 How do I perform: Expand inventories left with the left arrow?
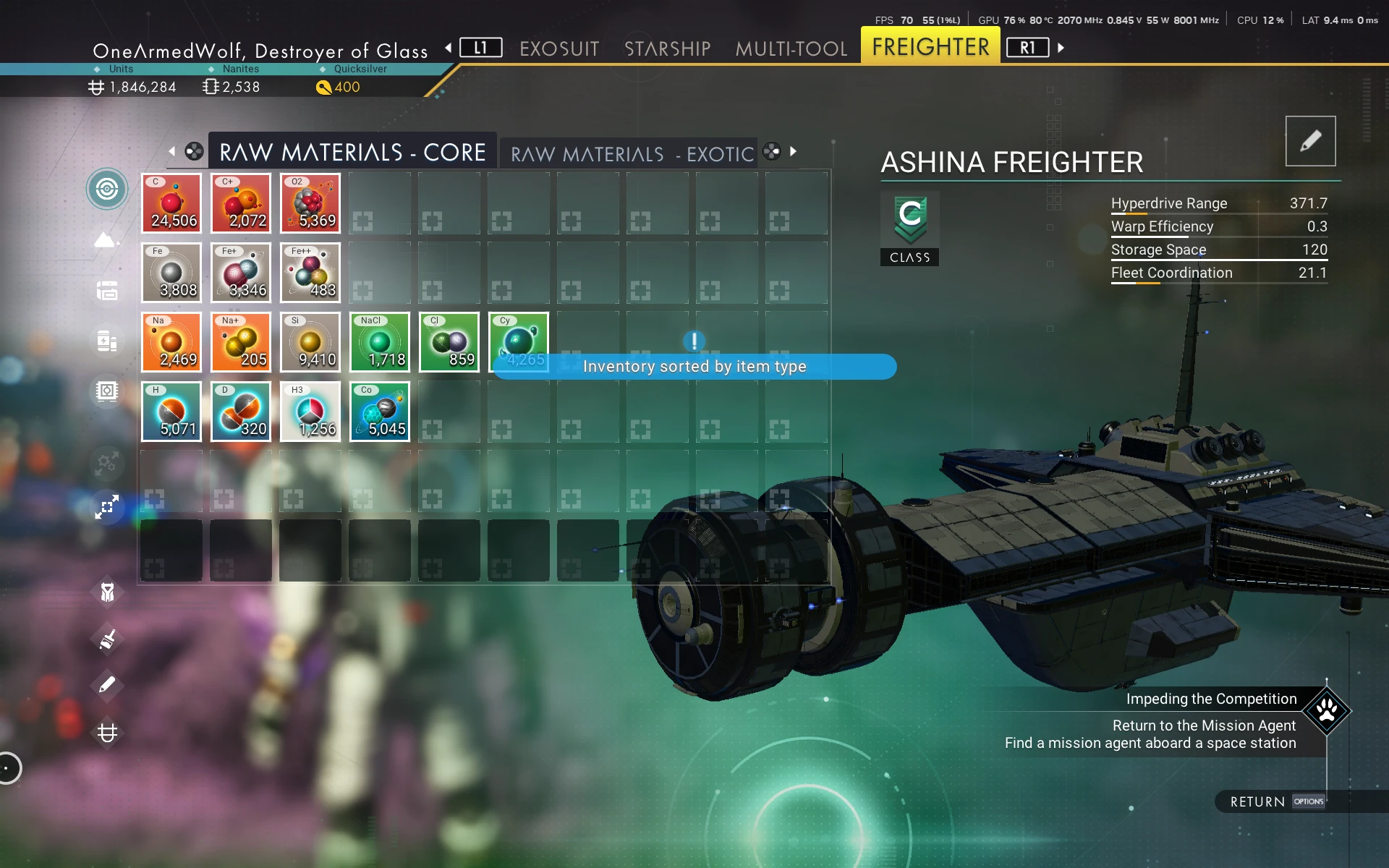click(172, 152)
